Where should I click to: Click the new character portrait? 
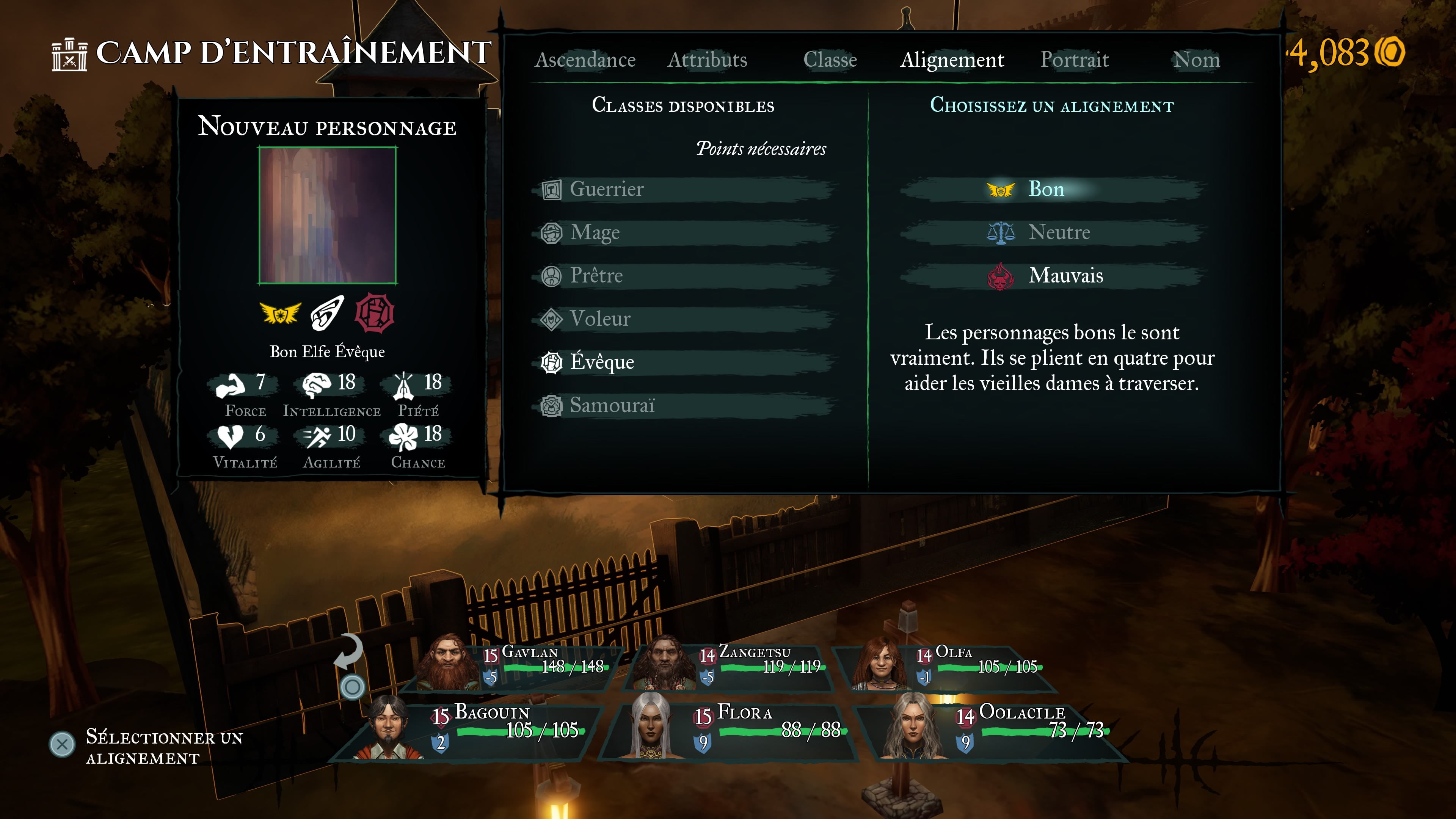(x=327, y=215)
